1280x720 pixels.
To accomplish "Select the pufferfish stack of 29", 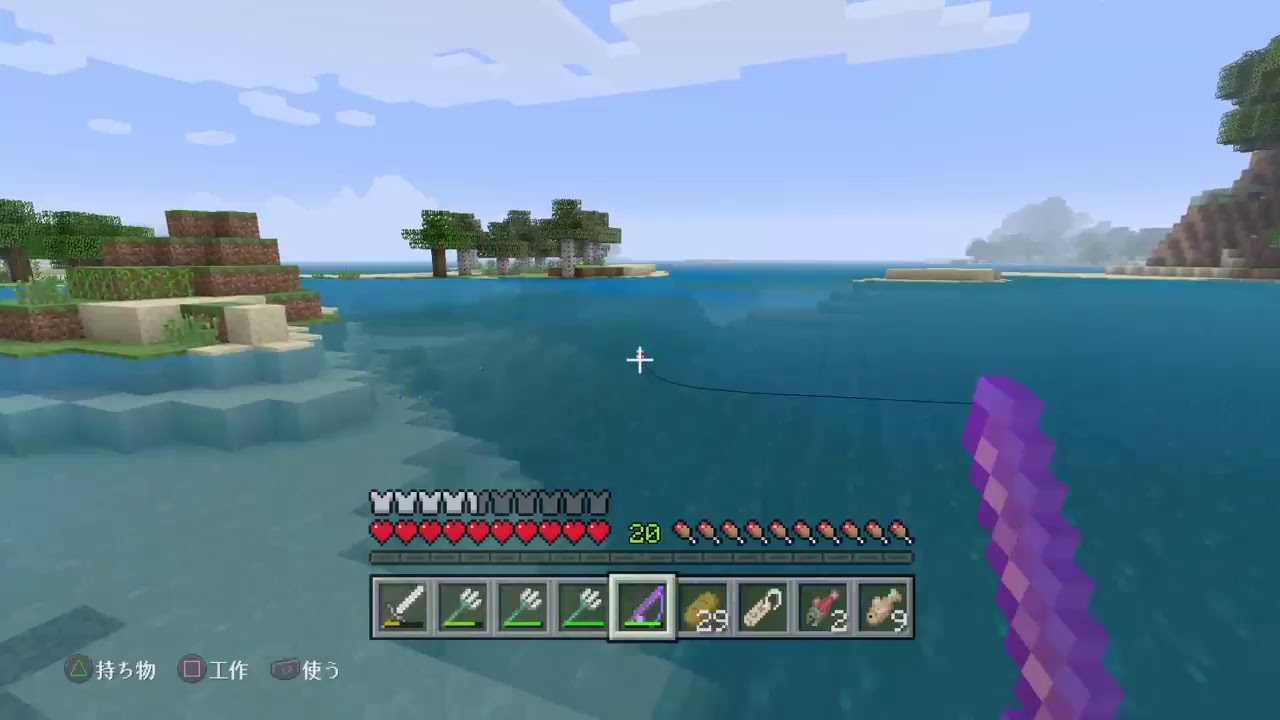I will point(703,605).
